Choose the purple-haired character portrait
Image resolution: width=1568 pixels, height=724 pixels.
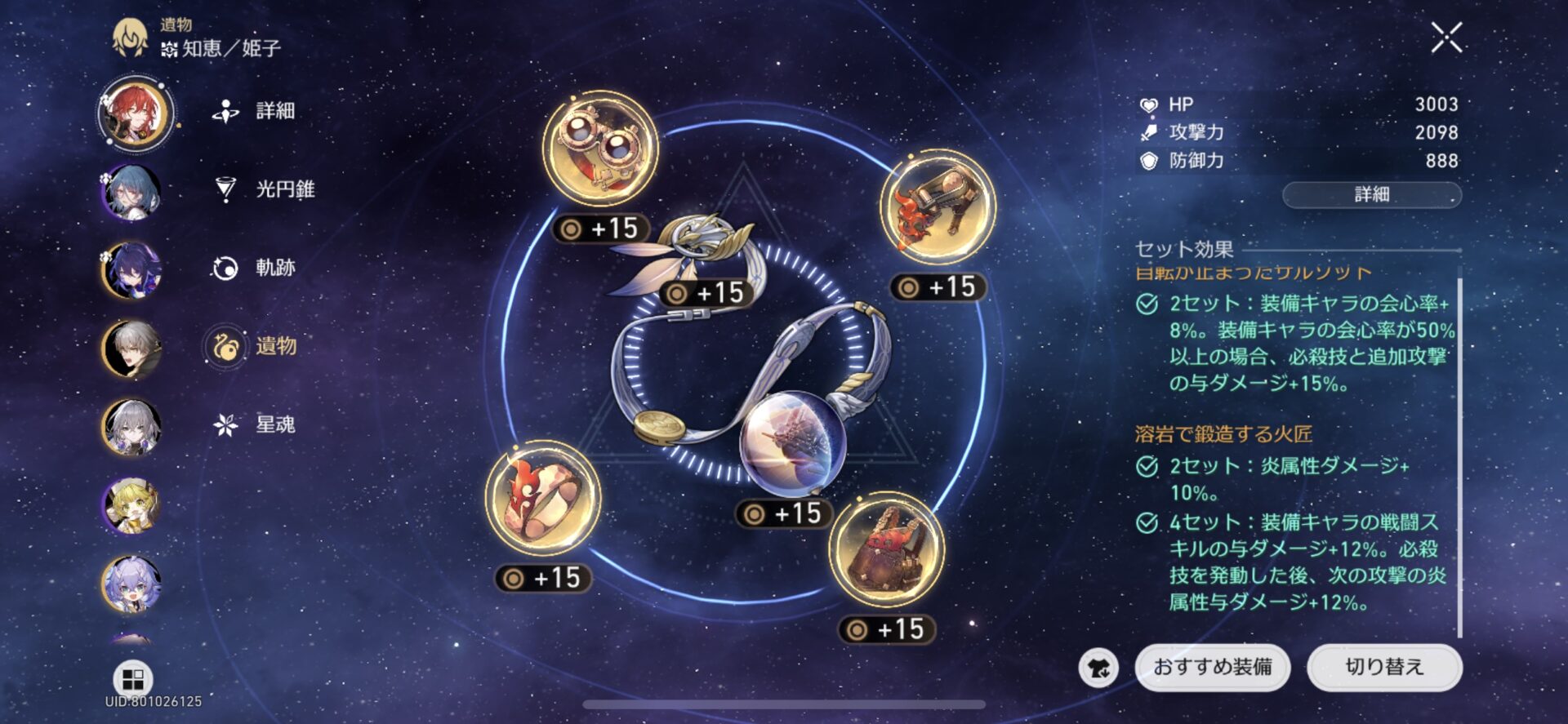[131, 270]
